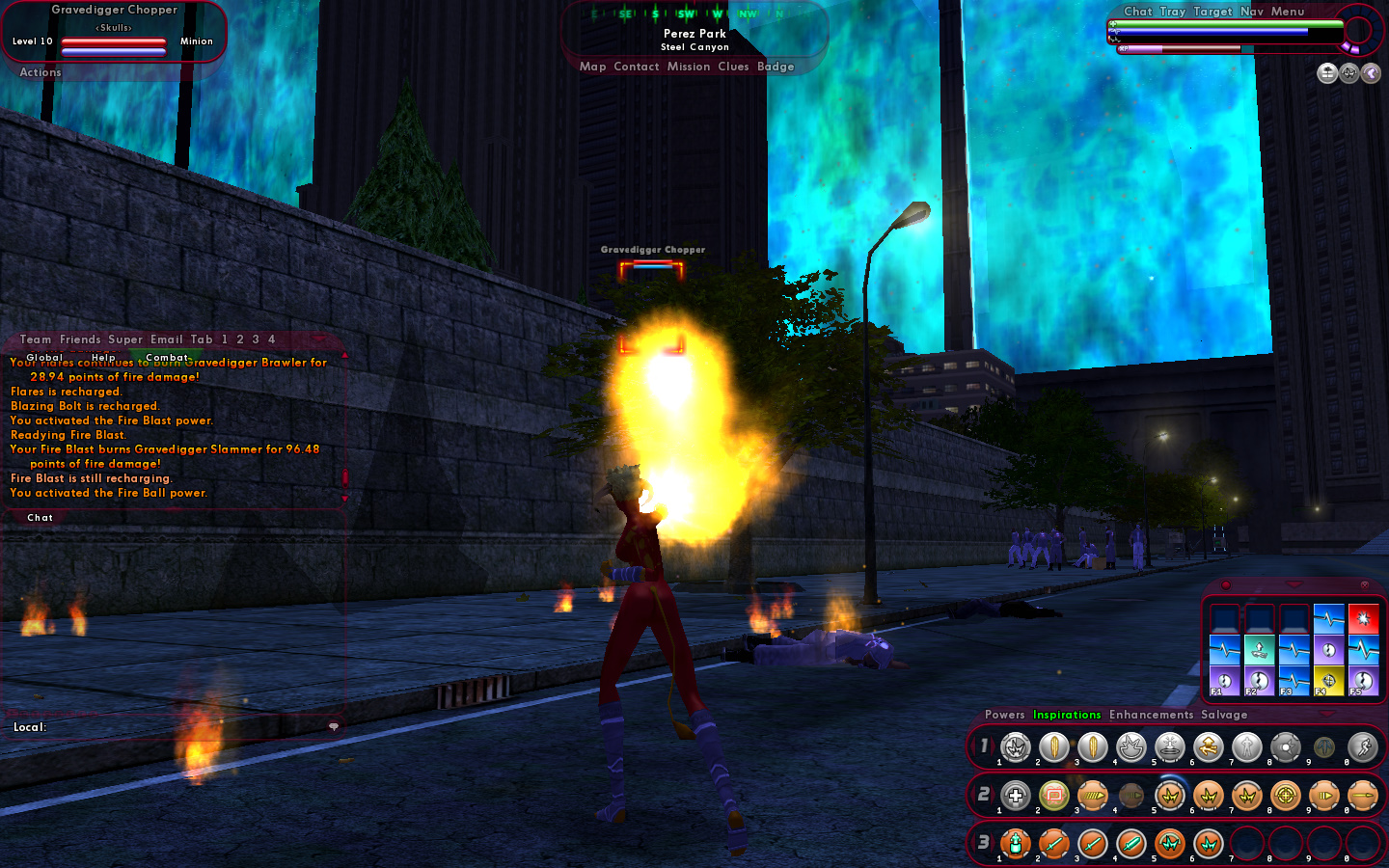Open the main Menu
The height and width of the screenshot is (868, 1389).
[1287, 12]
